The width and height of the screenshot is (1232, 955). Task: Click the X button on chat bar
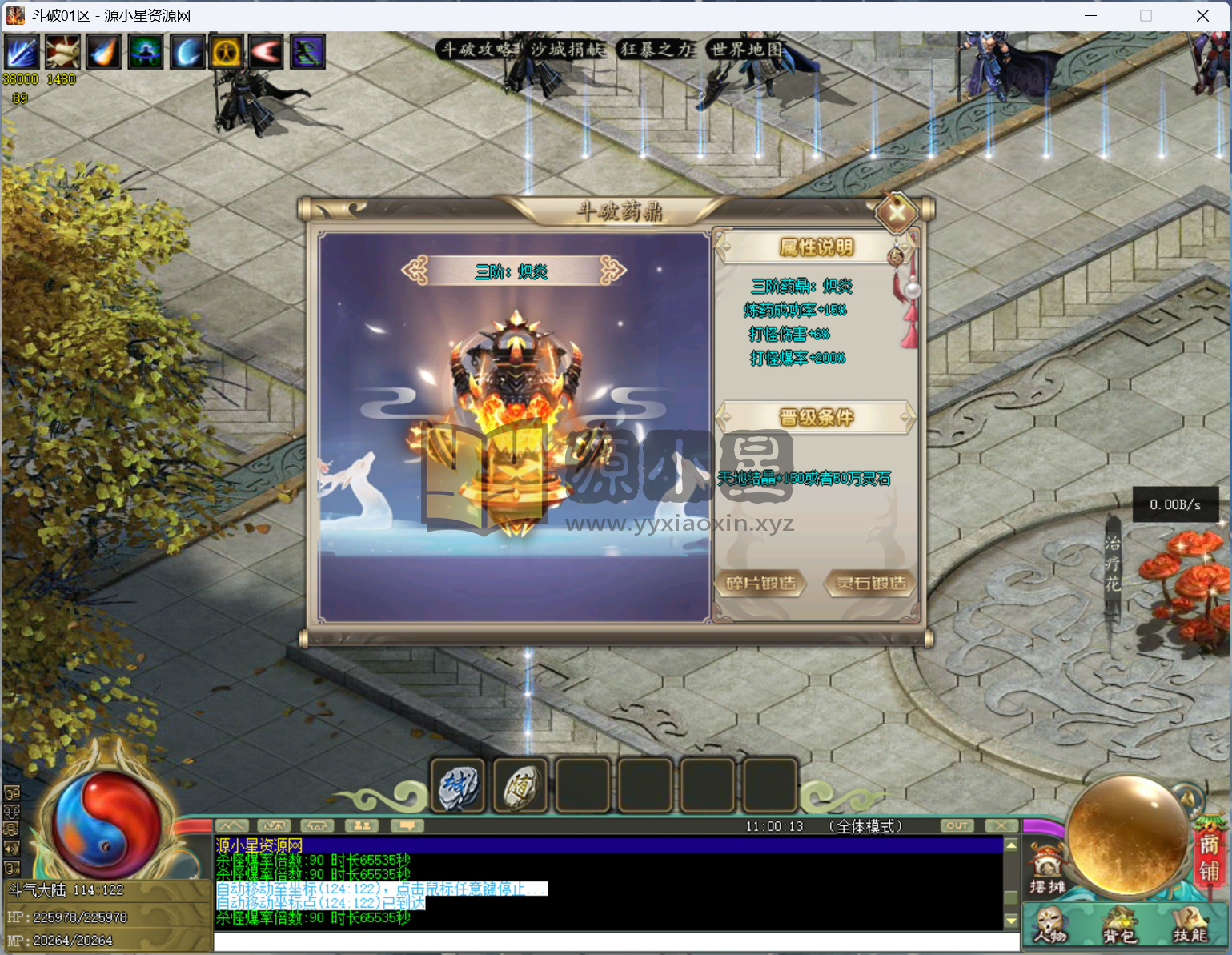(x=1001, y=825)
